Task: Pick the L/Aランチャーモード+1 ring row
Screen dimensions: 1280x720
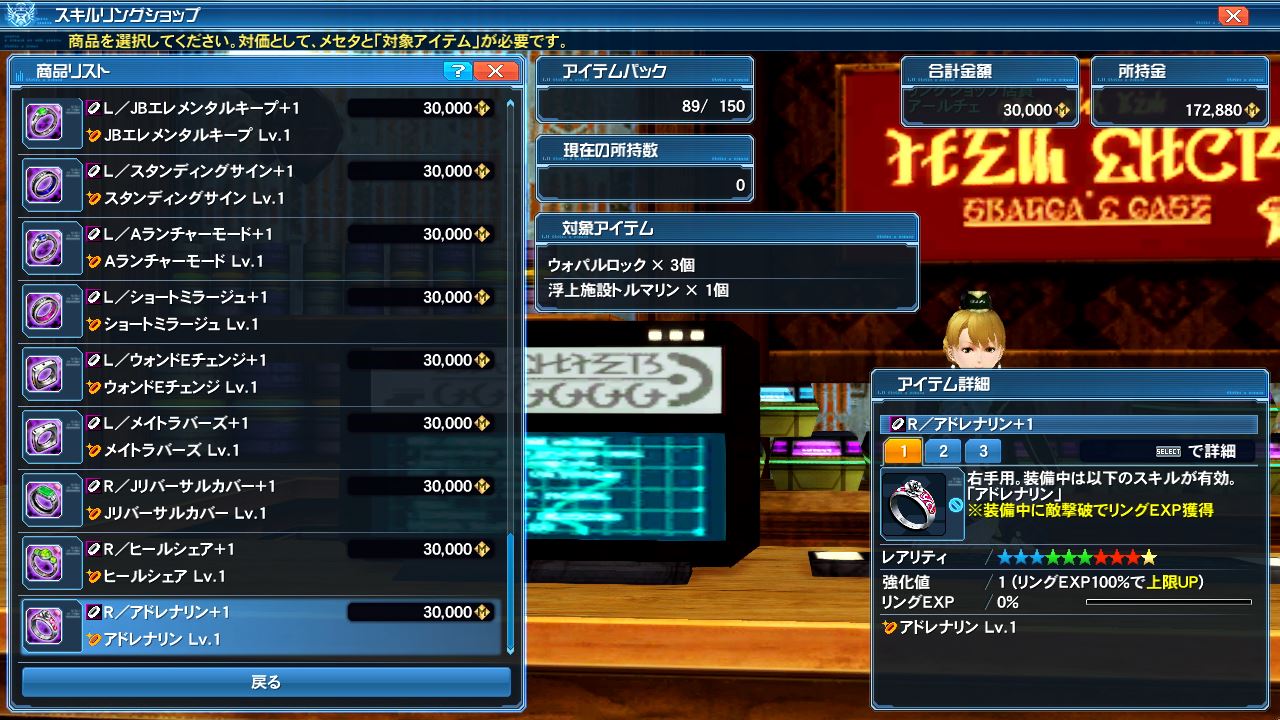Action: point(260,247)
